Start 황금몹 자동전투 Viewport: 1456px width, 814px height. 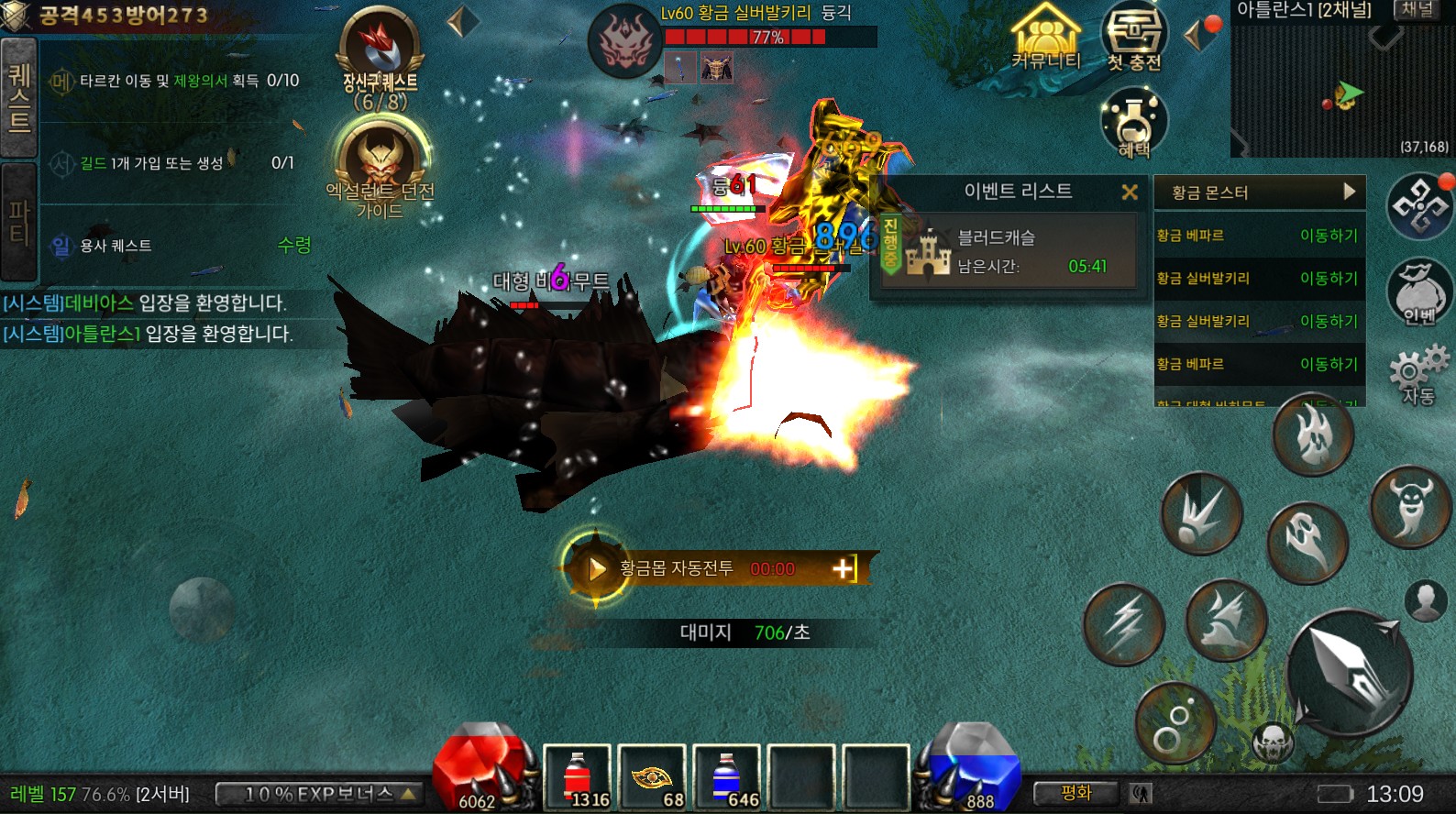click(597, 569)
